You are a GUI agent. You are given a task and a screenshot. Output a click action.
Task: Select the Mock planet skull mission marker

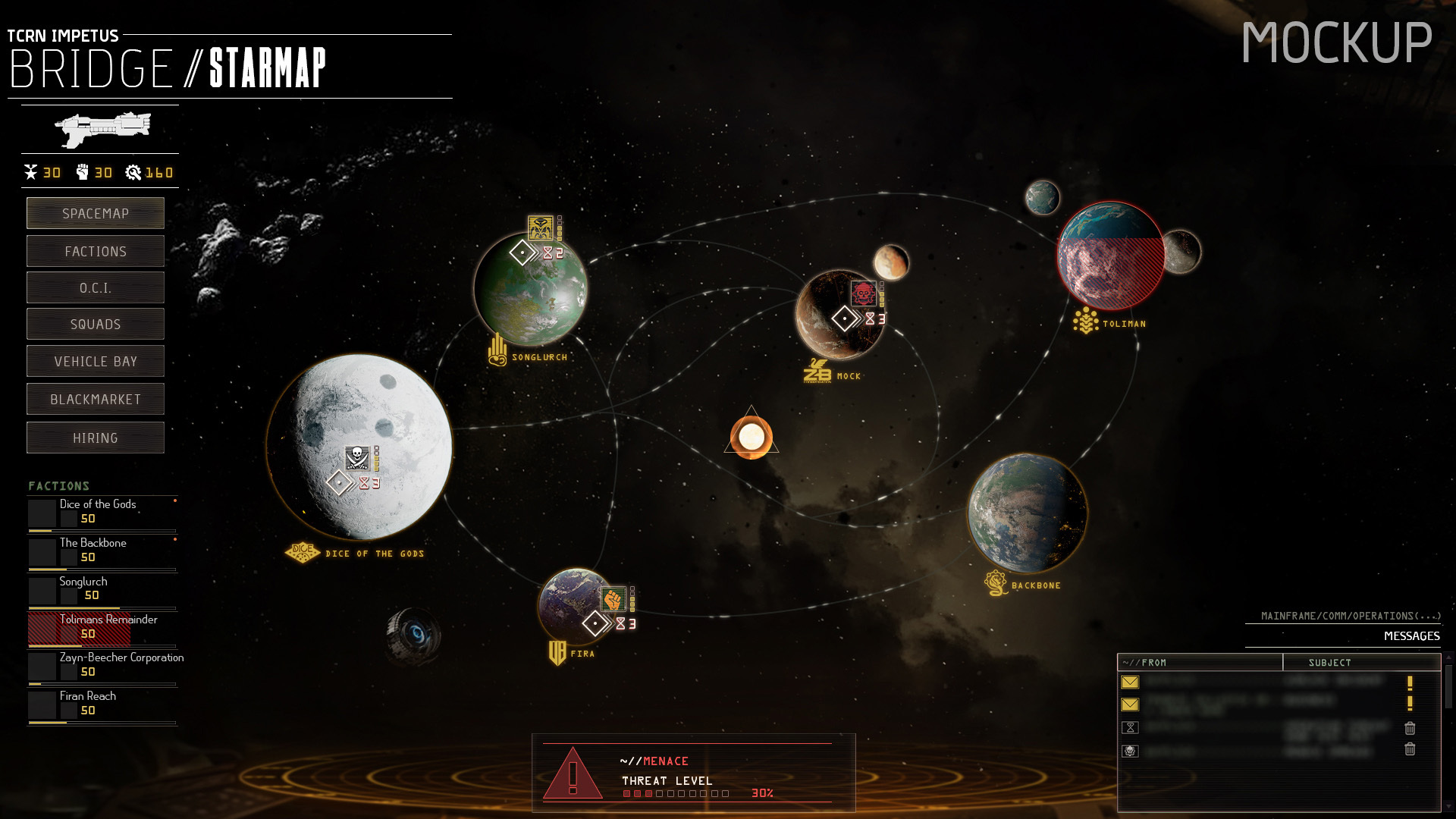click(x=863, y=293)
